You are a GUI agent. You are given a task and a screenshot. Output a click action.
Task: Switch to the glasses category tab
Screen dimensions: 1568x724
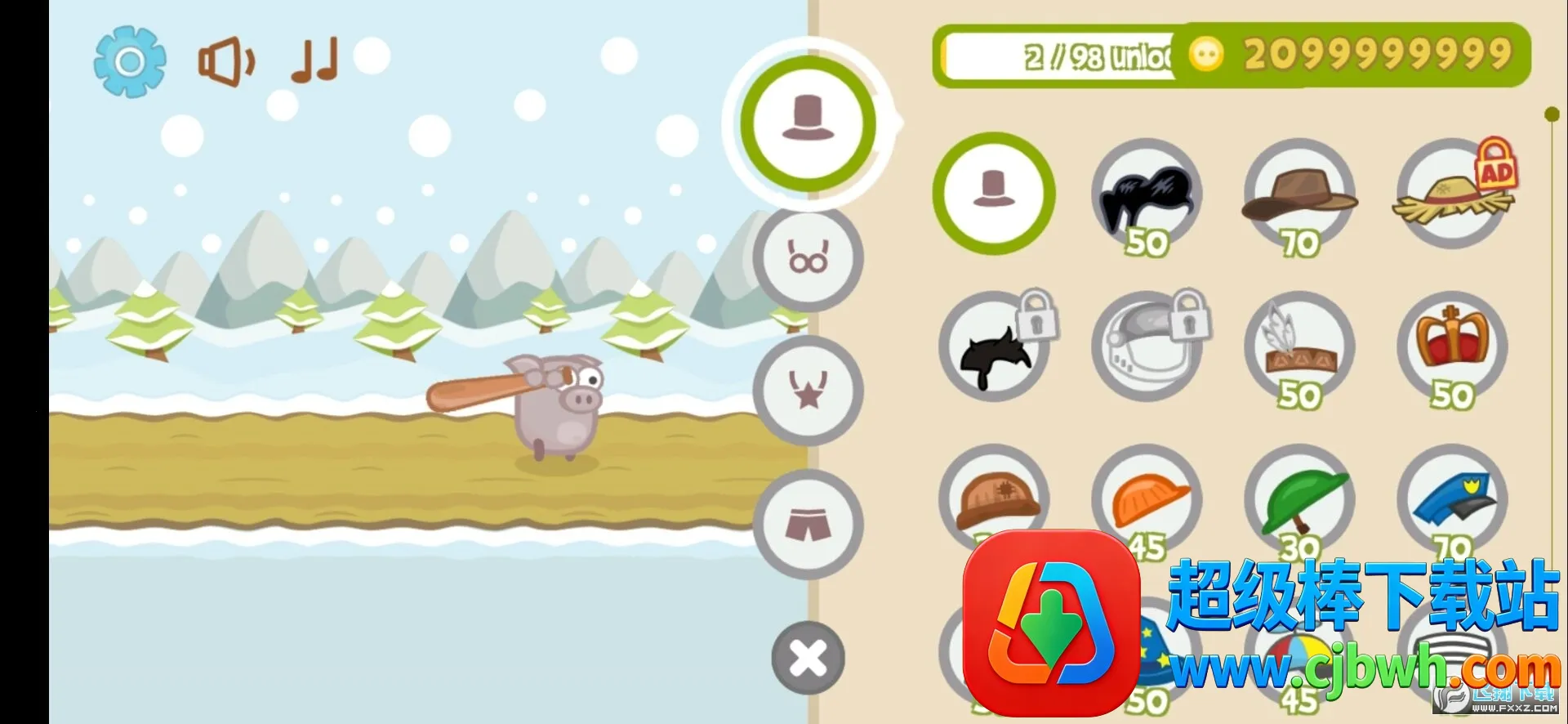808,258
